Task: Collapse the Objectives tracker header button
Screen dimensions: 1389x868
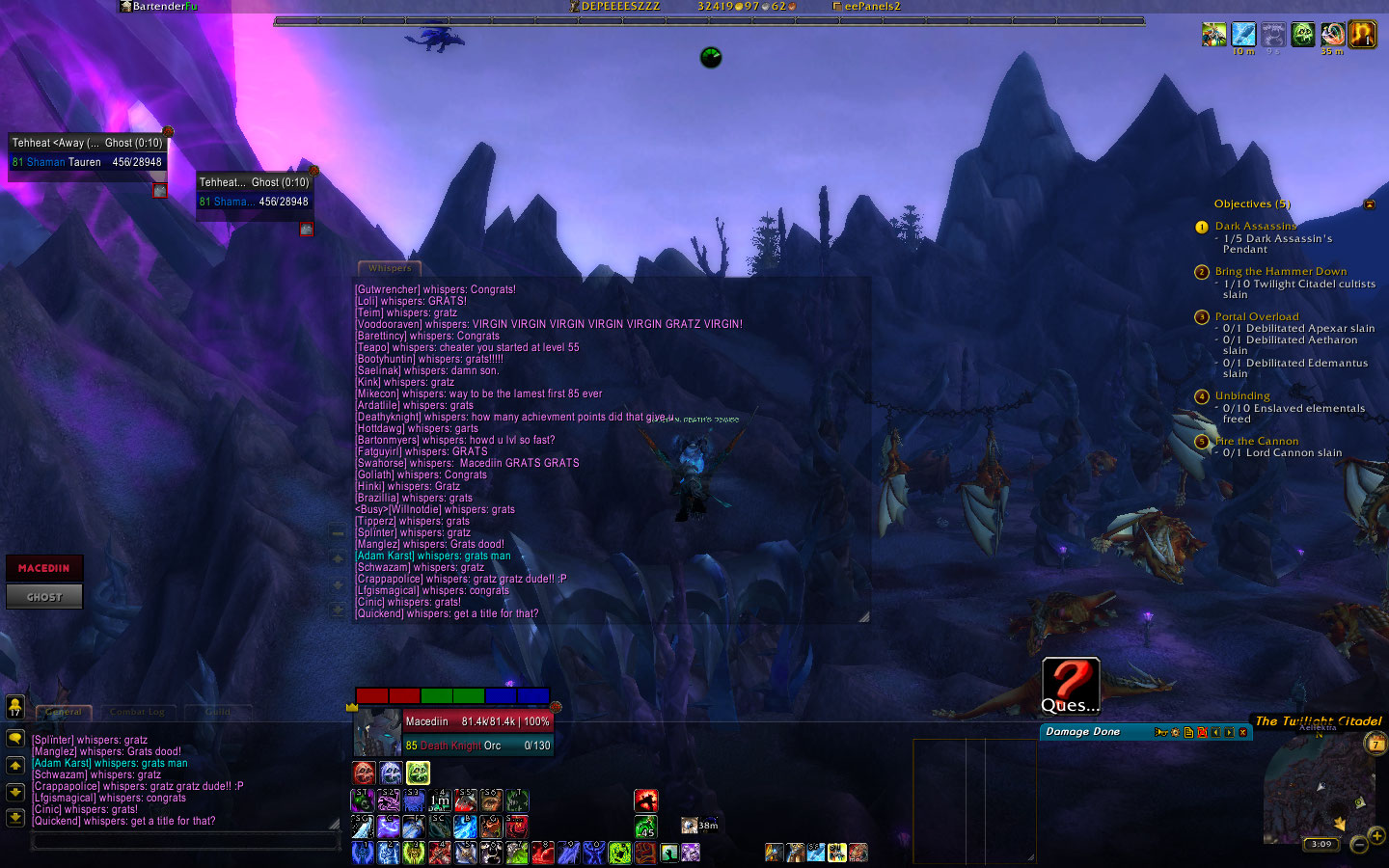Action: click(1370, 204)
